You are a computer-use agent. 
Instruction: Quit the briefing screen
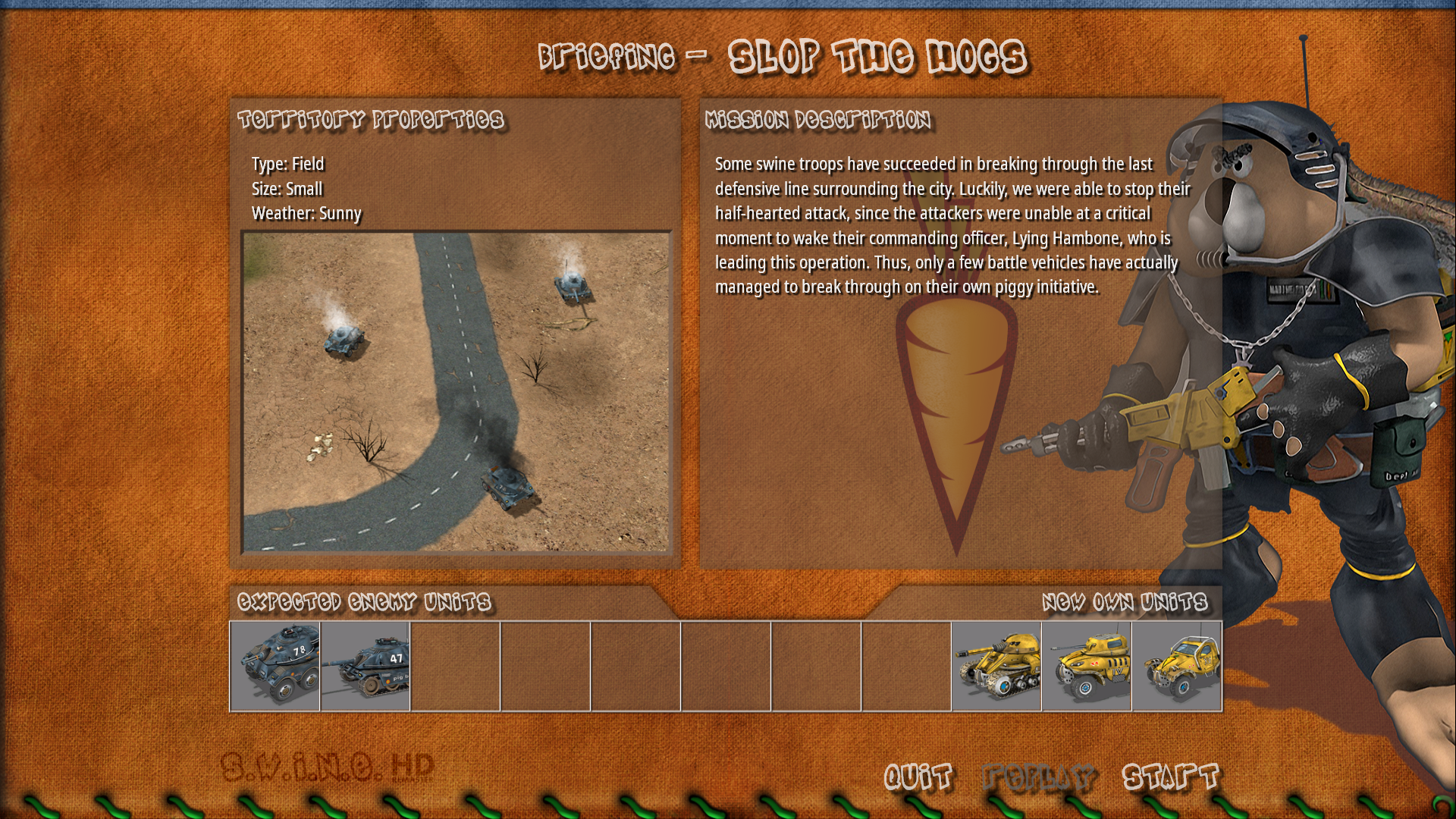[918, 777]
